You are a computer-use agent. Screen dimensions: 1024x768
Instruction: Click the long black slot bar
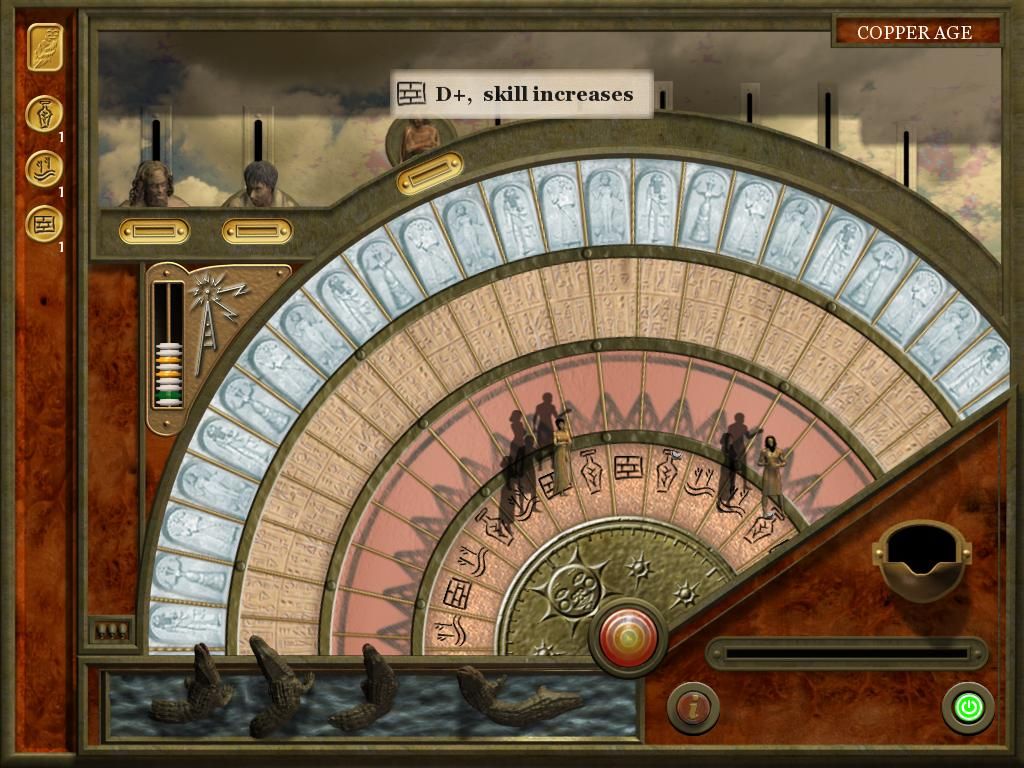[x=846, y=654]
